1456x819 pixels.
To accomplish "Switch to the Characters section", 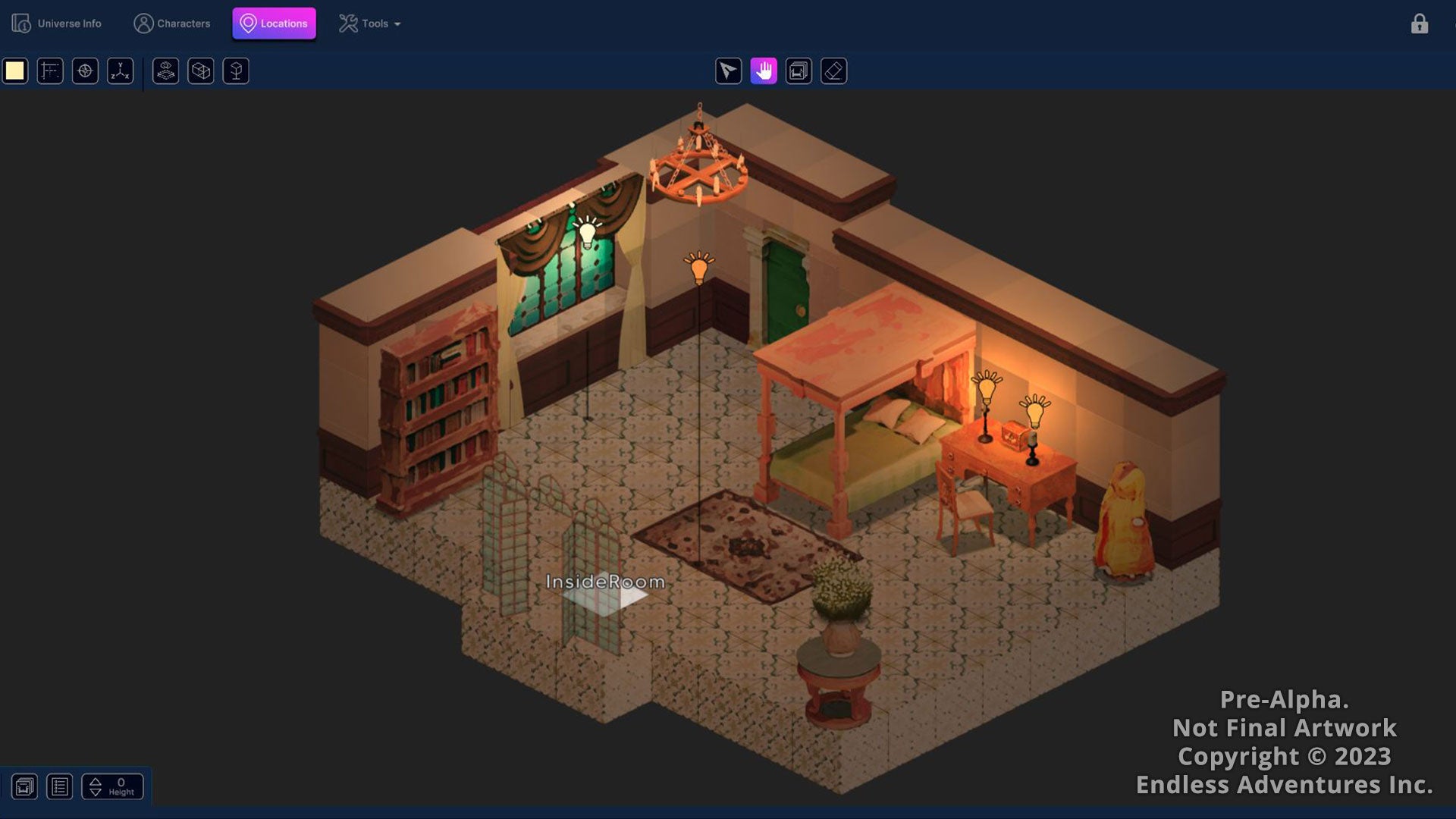I will [173, 24].
